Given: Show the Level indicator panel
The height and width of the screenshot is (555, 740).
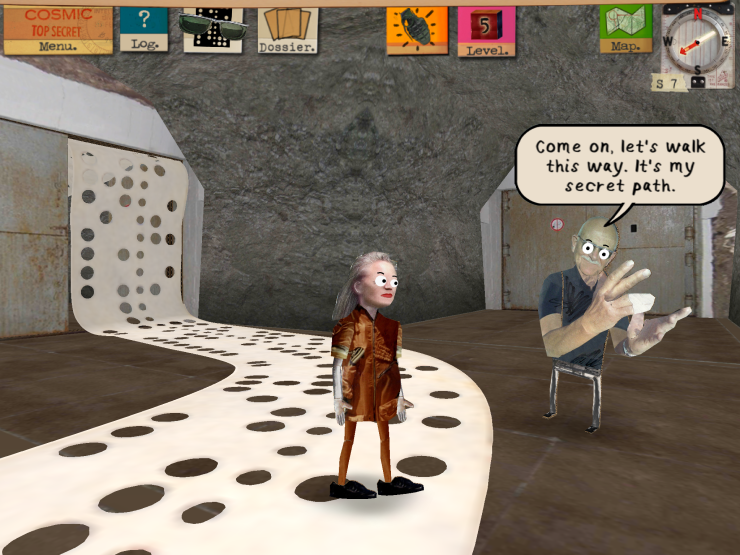Looking at the screenshot, I should coord(487,31).
